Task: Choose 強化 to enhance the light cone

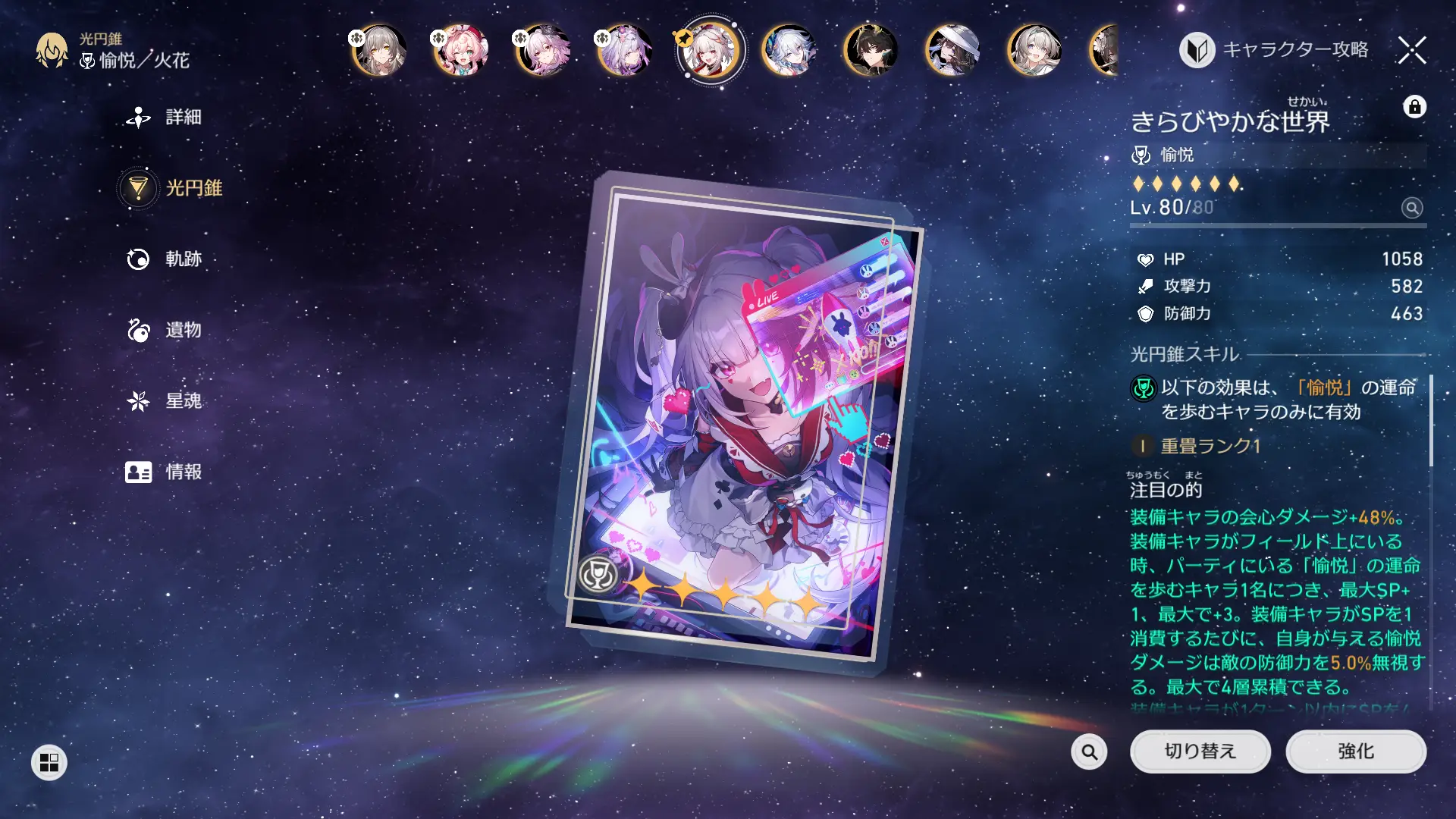Action: click(1355, 752)
